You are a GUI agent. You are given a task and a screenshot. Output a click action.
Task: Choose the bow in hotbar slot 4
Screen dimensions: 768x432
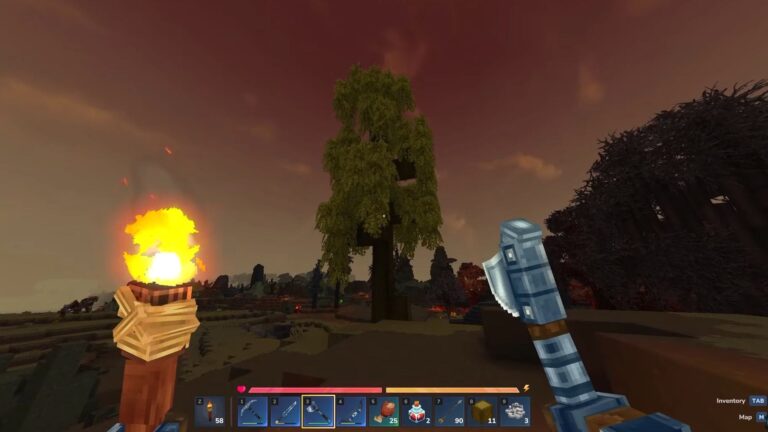coord(351,411)
